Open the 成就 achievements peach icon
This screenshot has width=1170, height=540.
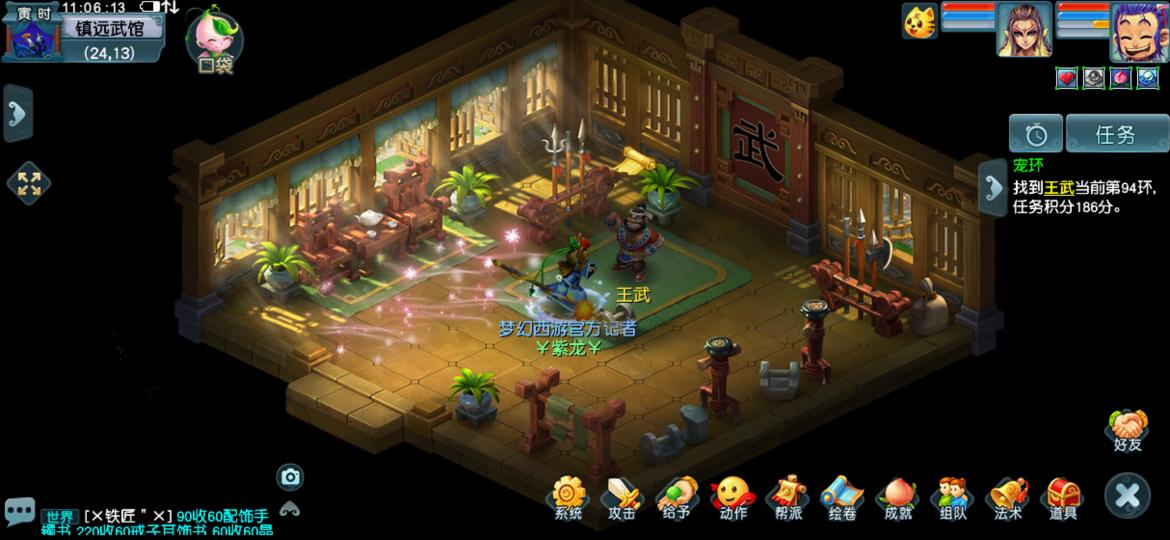[897, 497]
